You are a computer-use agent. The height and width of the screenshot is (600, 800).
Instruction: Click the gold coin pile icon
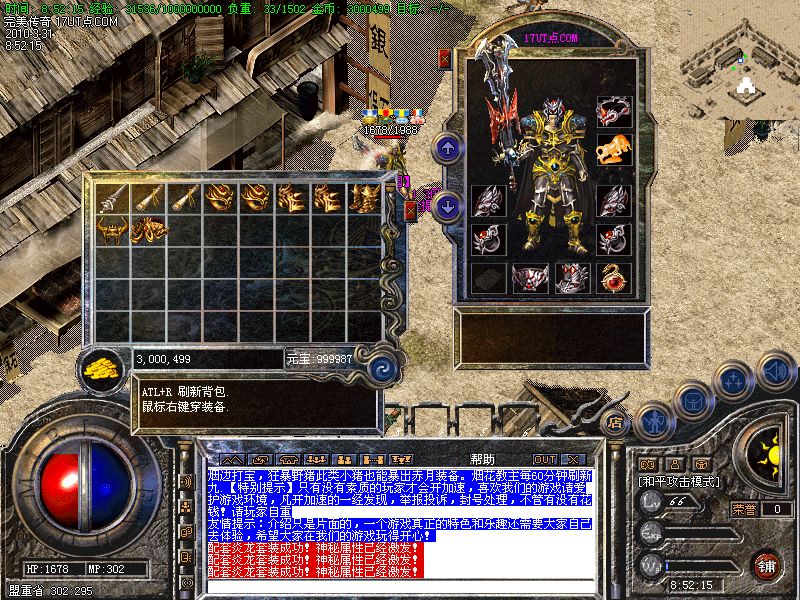coord(101,367)
